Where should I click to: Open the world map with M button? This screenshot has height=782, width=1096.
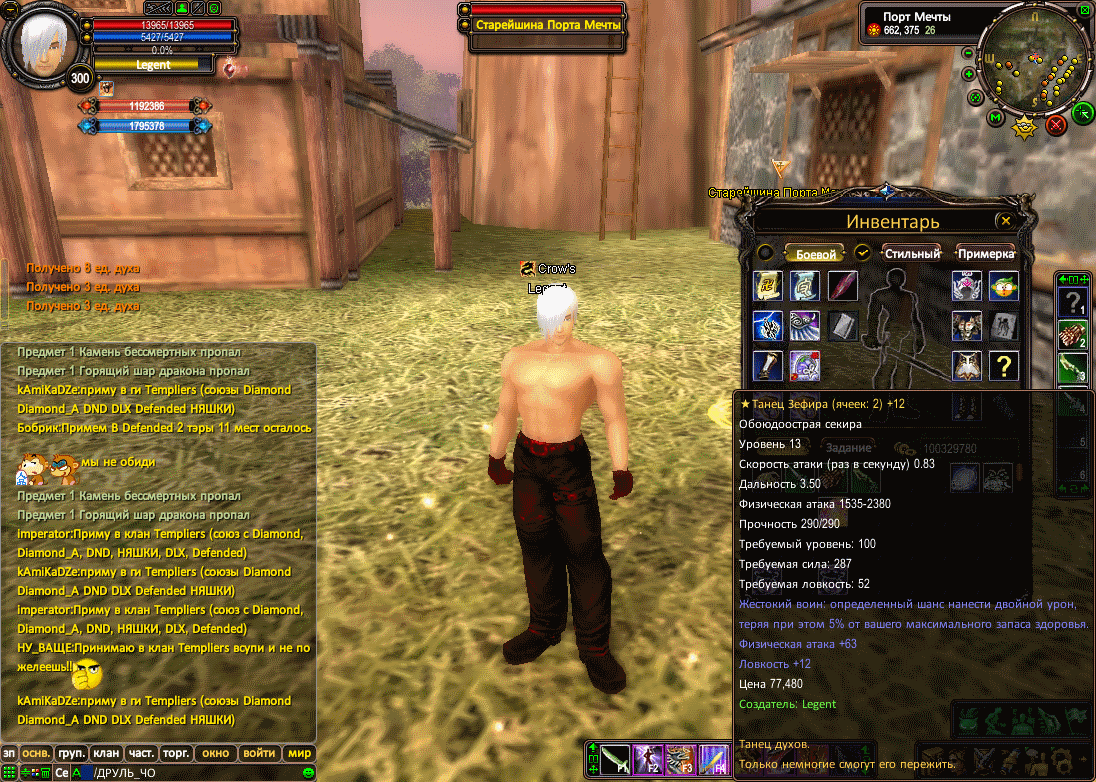995,118
